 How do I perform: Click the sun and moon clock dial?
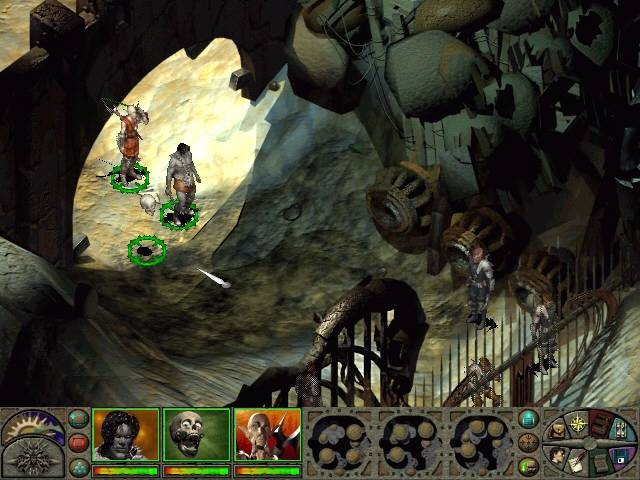(32, 427)
